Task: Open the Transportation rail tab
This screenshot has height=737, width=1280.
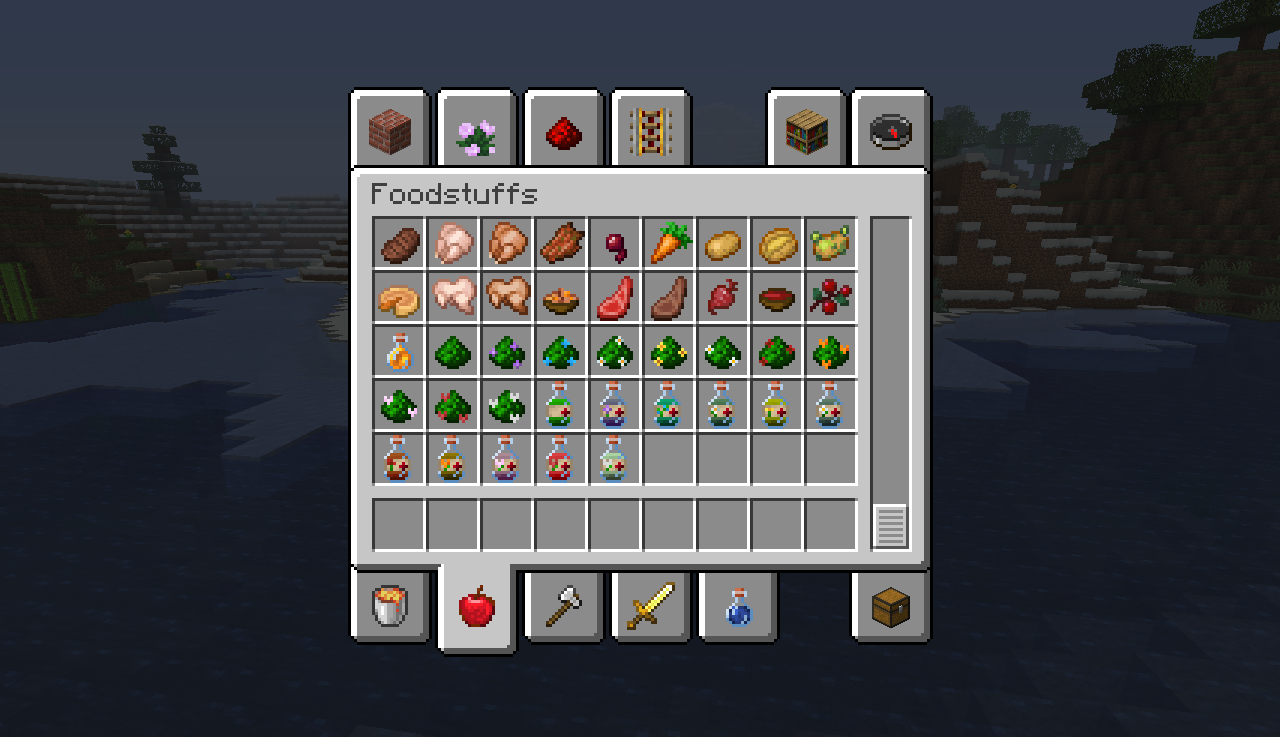Action: coord(648,129)
